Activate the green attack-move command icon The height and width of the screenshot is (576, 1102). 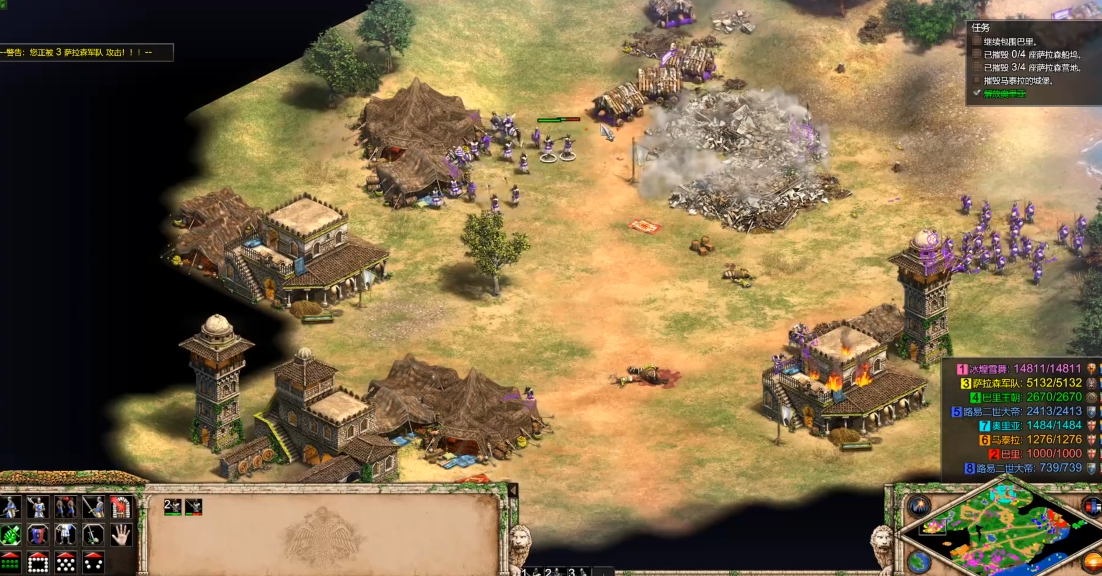(x=10, y=534)
